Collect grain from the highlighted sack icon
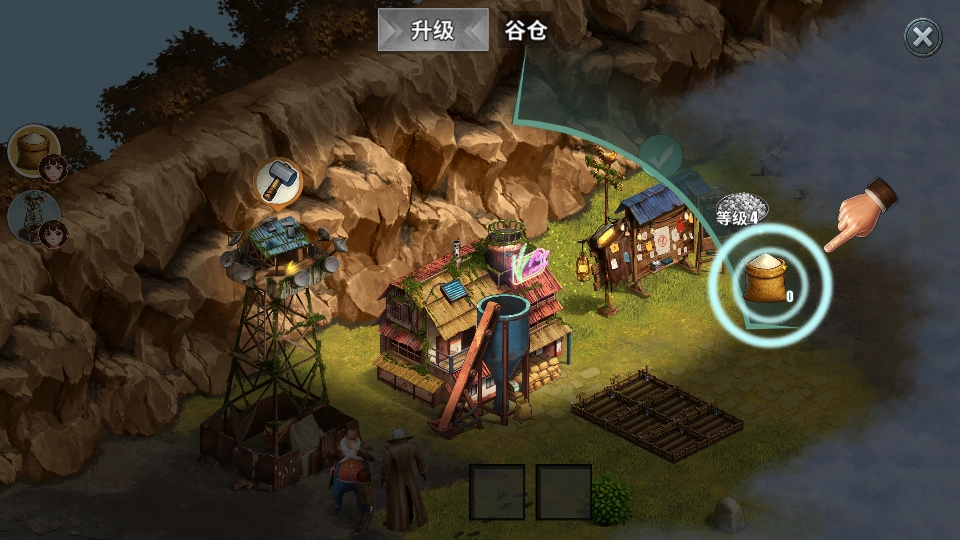Viewport: 960px width, 540px height. [x=769, y=281]
